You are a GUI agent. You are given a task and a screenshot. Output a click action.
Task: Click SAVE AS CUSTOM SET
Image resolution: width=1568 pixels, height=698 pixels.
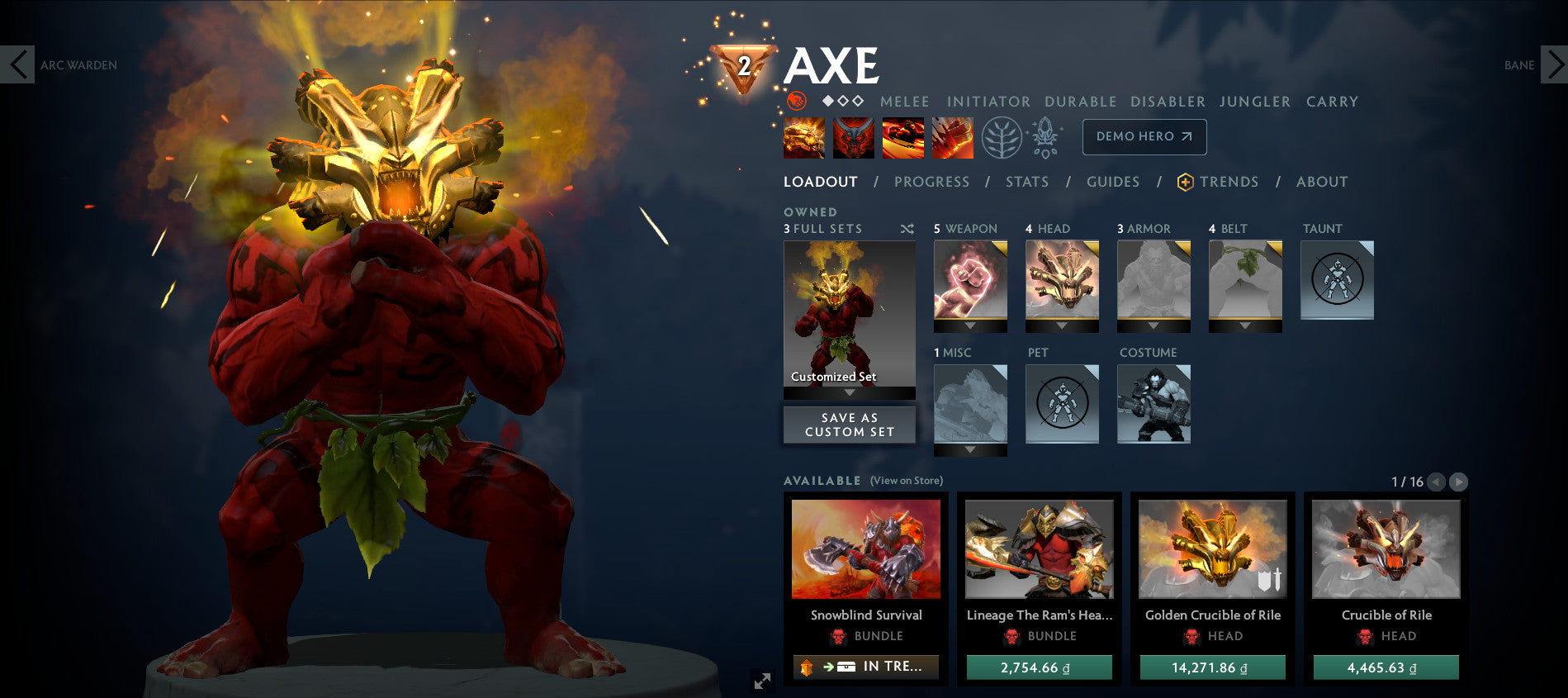point(849,425)
